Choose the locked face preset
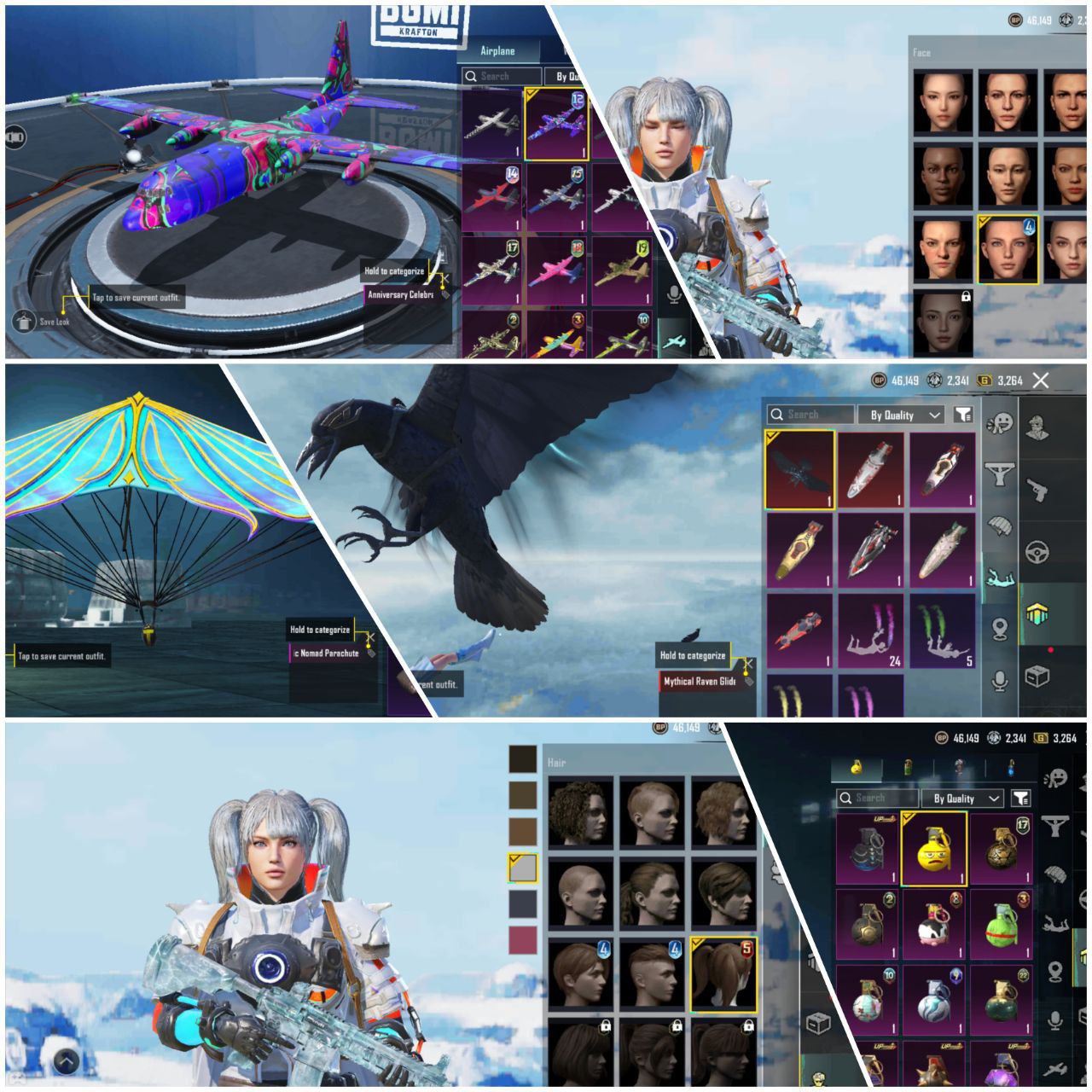 [x=945, y=322]
